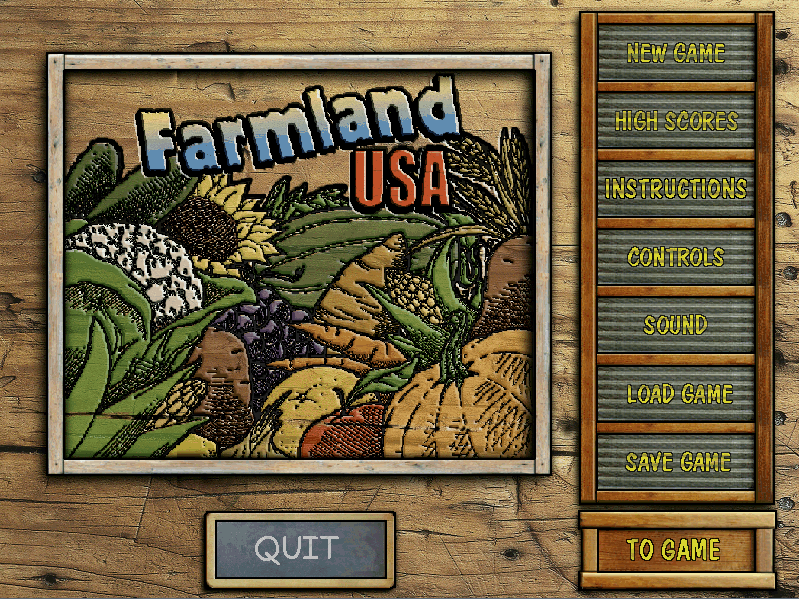This screenshot has width=799, height=599.
Task: Choose Load Game
Action: (676, 394)
